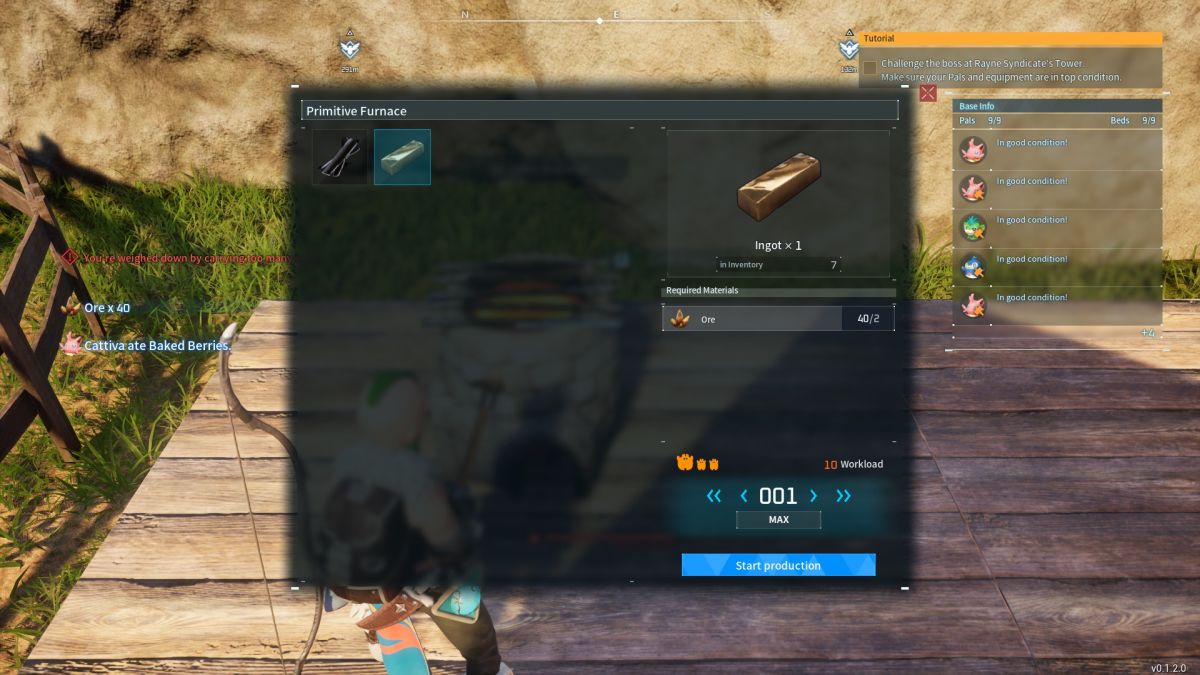Tick the Rayne Syndicate Tower tutorial checkbox
Screen dimensions: 1200x675
click(x=870, y=68)
